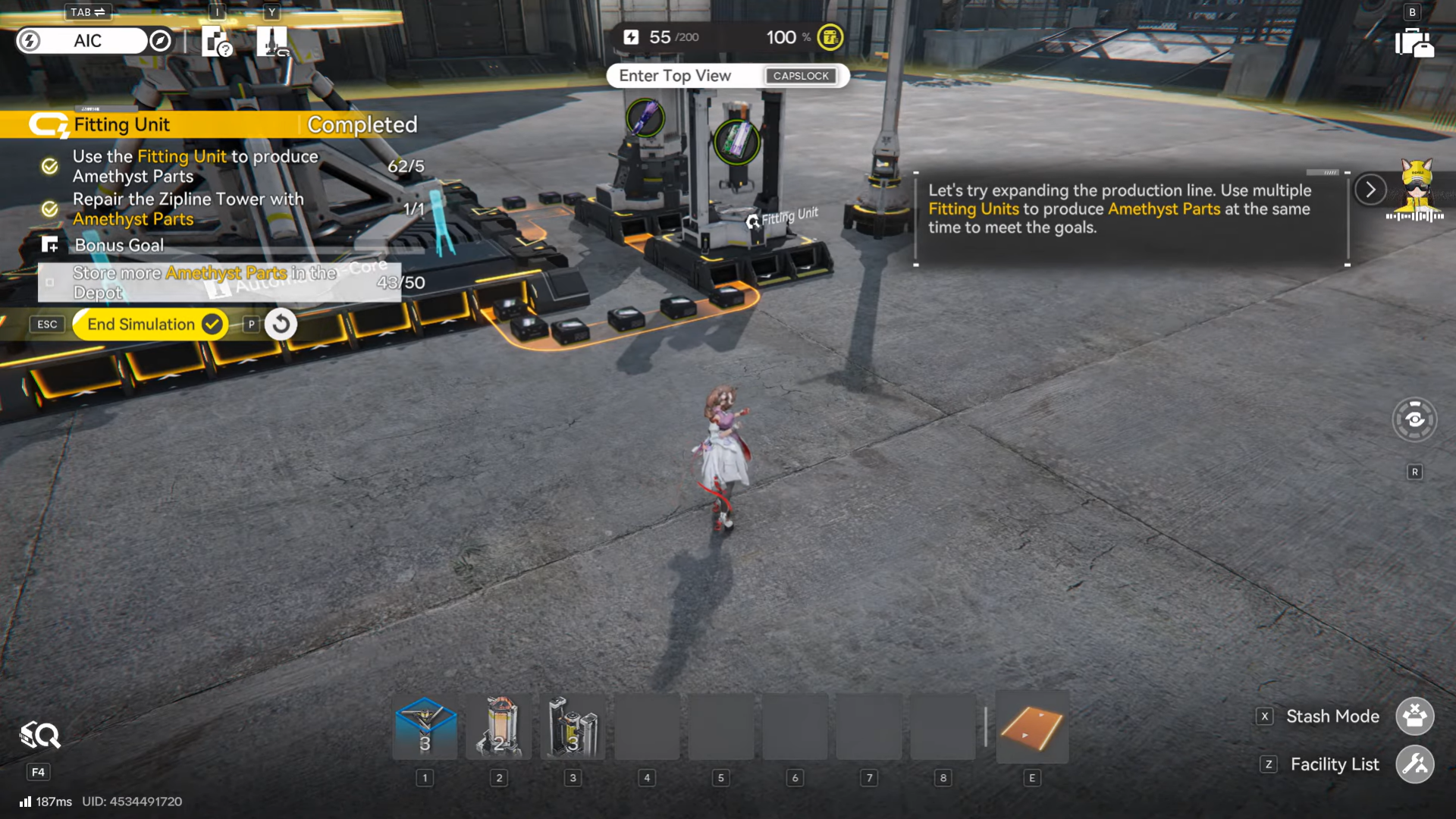Click the End Simulation button
1456x819 pixels.
(x=150, y=325)
